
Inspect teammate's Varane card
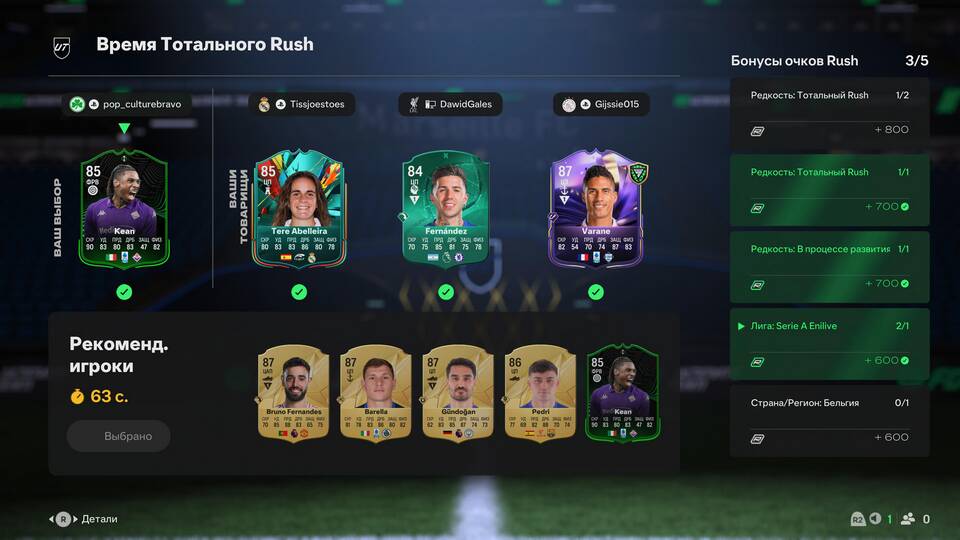click(596, 210)
